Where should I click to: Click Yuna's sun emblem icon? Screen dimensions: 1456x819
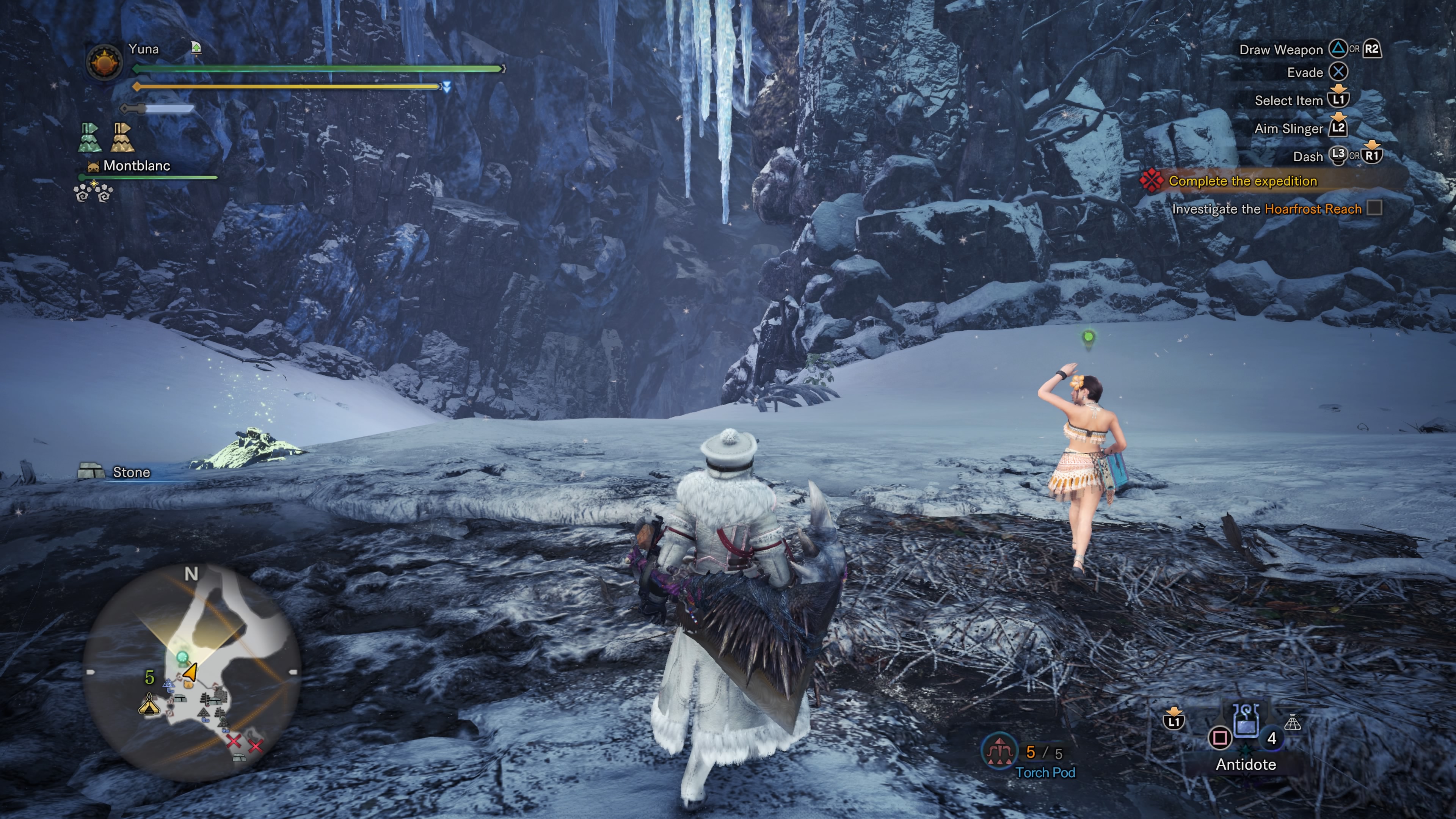105,61
